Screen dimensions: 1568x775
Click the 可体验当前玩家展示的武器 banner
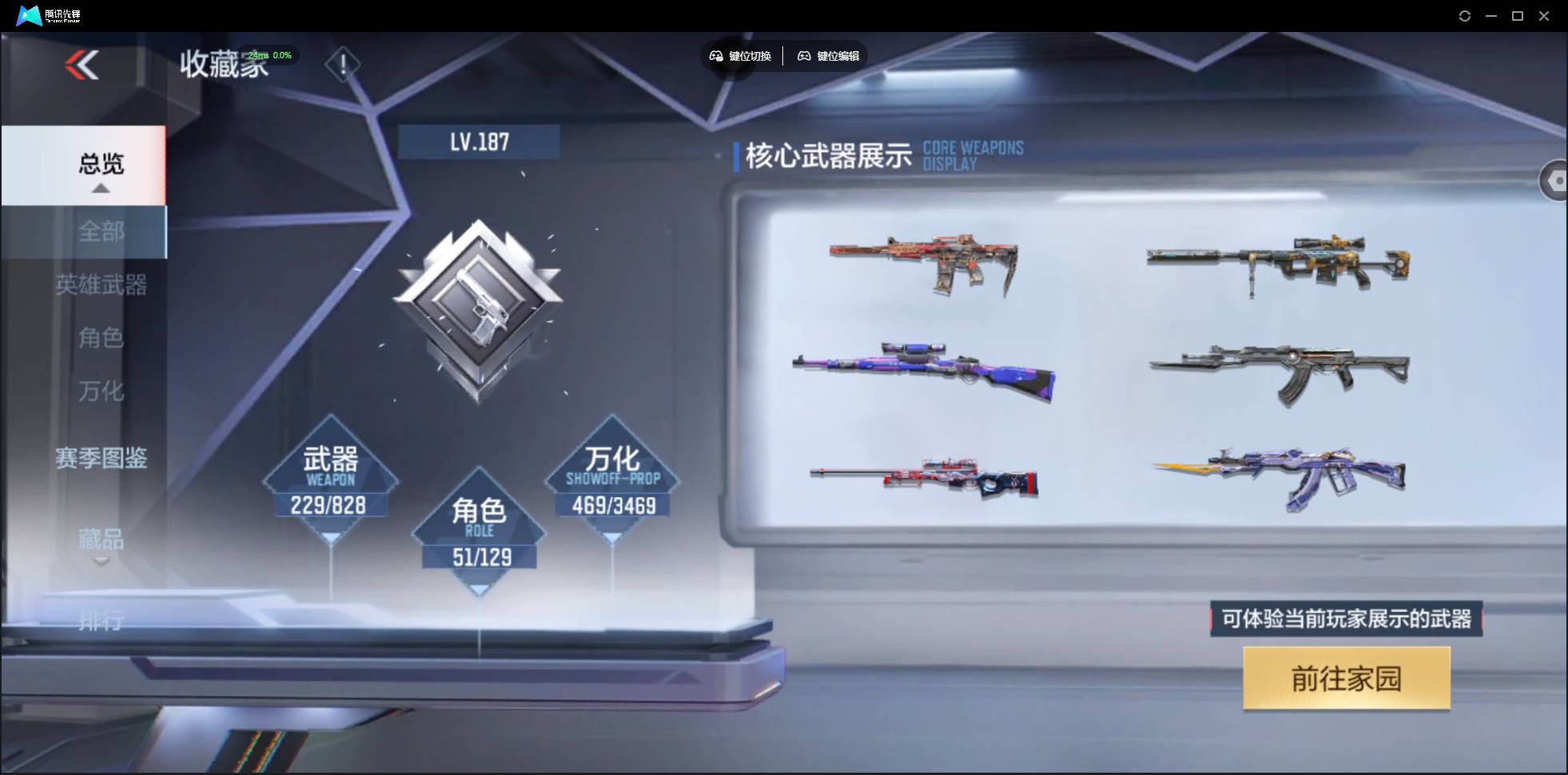1345,619
